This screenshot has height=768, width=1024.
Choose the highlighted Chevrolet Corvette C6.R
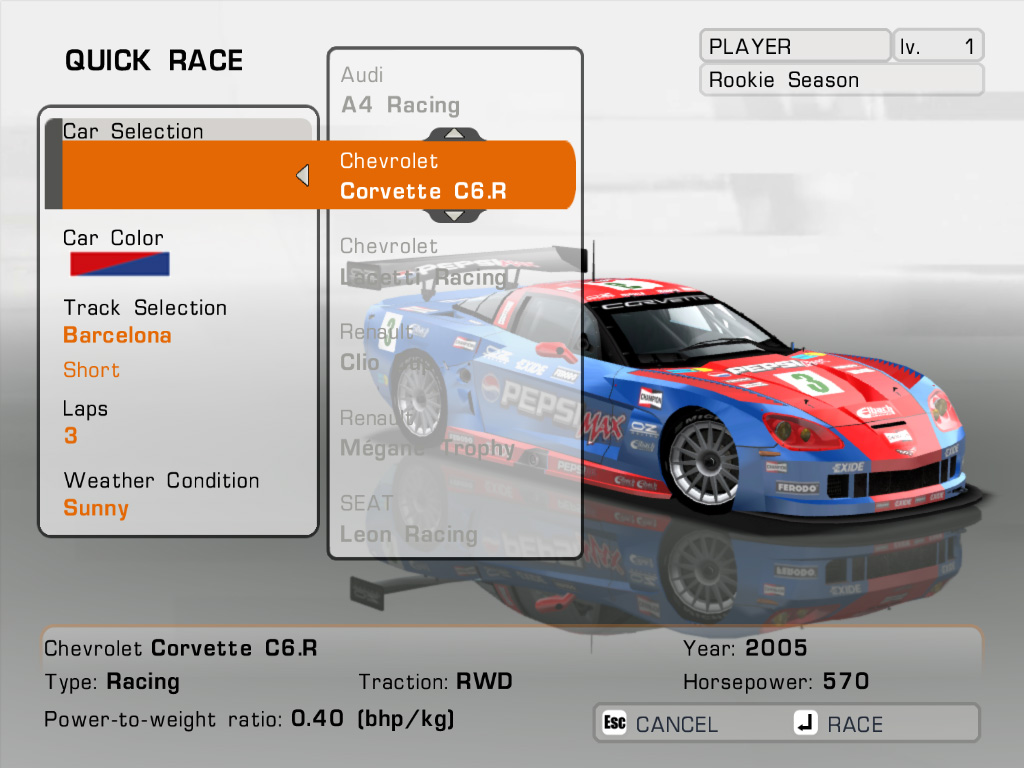point(424,176)
